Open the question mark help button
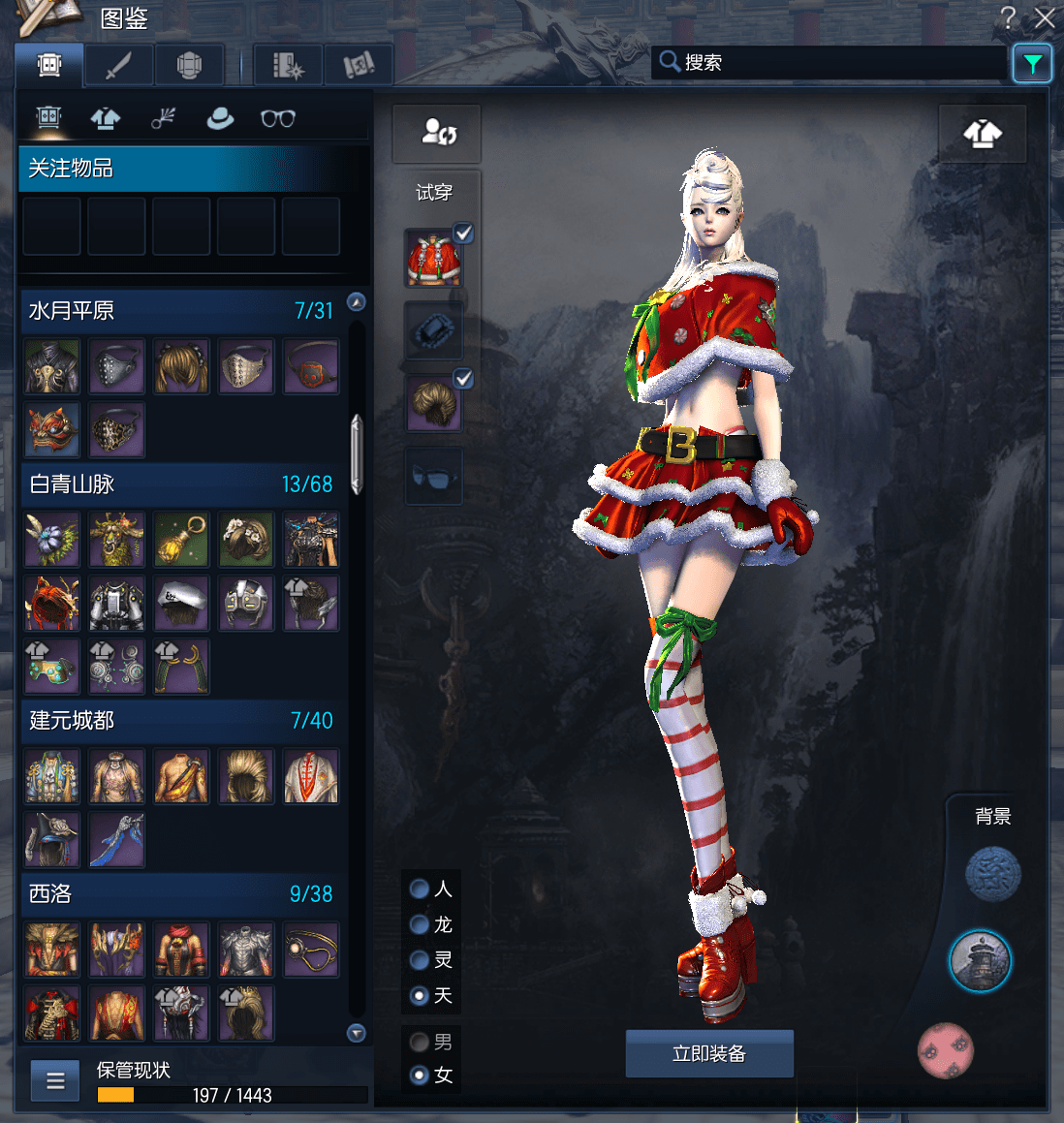The height and width of the screenshot is (1123, 1064). point(1009,17)
